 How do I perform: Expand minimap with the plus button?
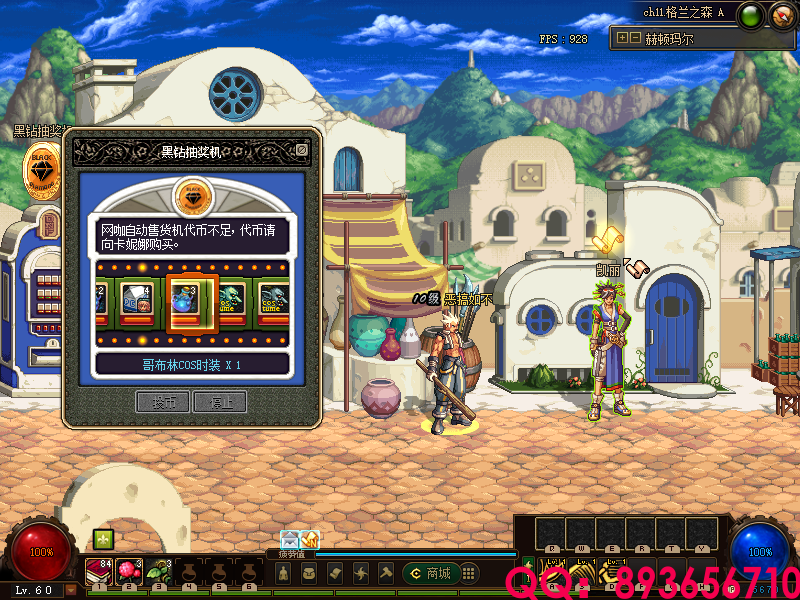(622, 38)
